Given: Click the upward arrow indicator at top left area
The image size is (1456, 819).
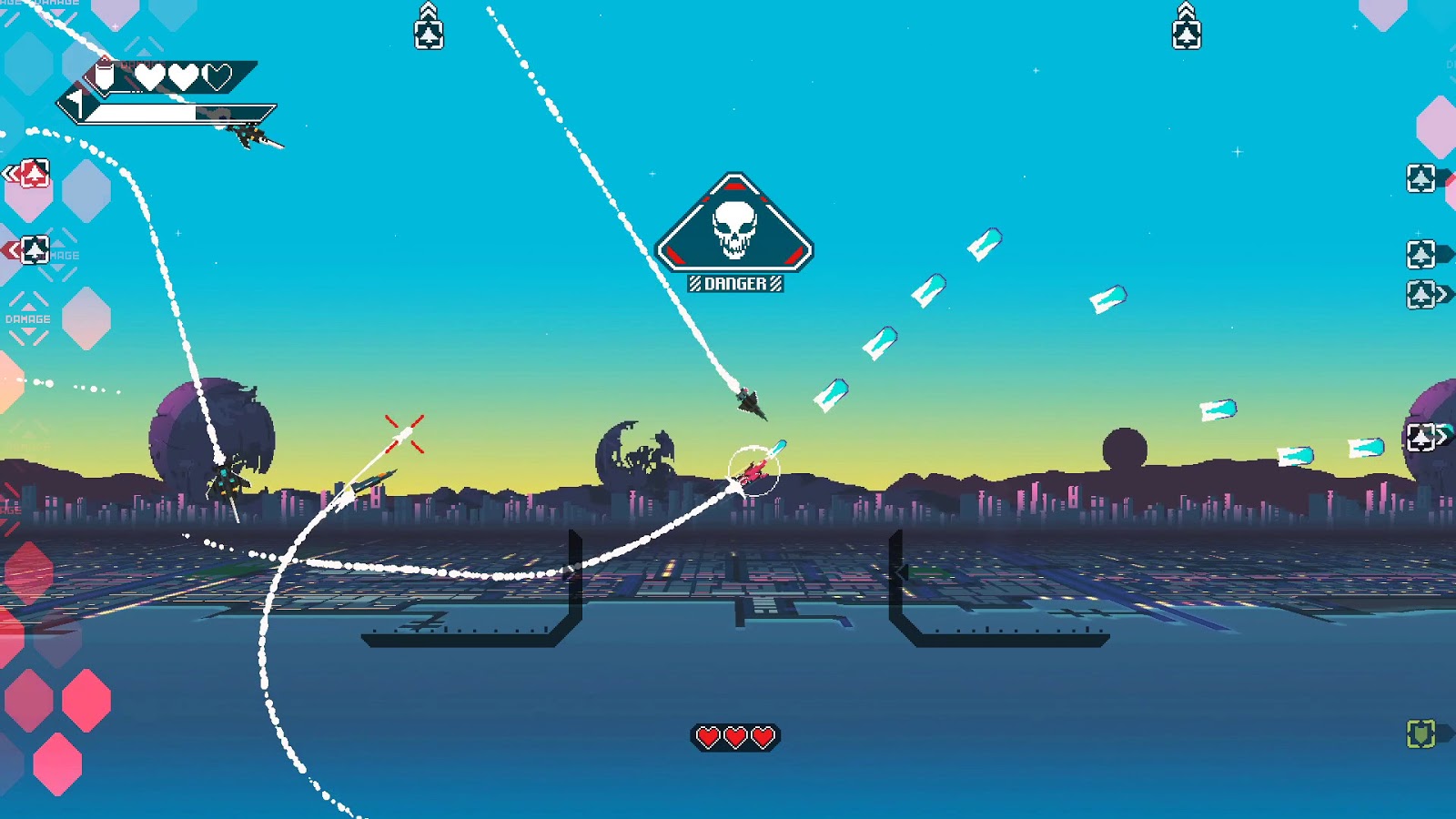Looking at the screenshot, I should click(428, 23).
